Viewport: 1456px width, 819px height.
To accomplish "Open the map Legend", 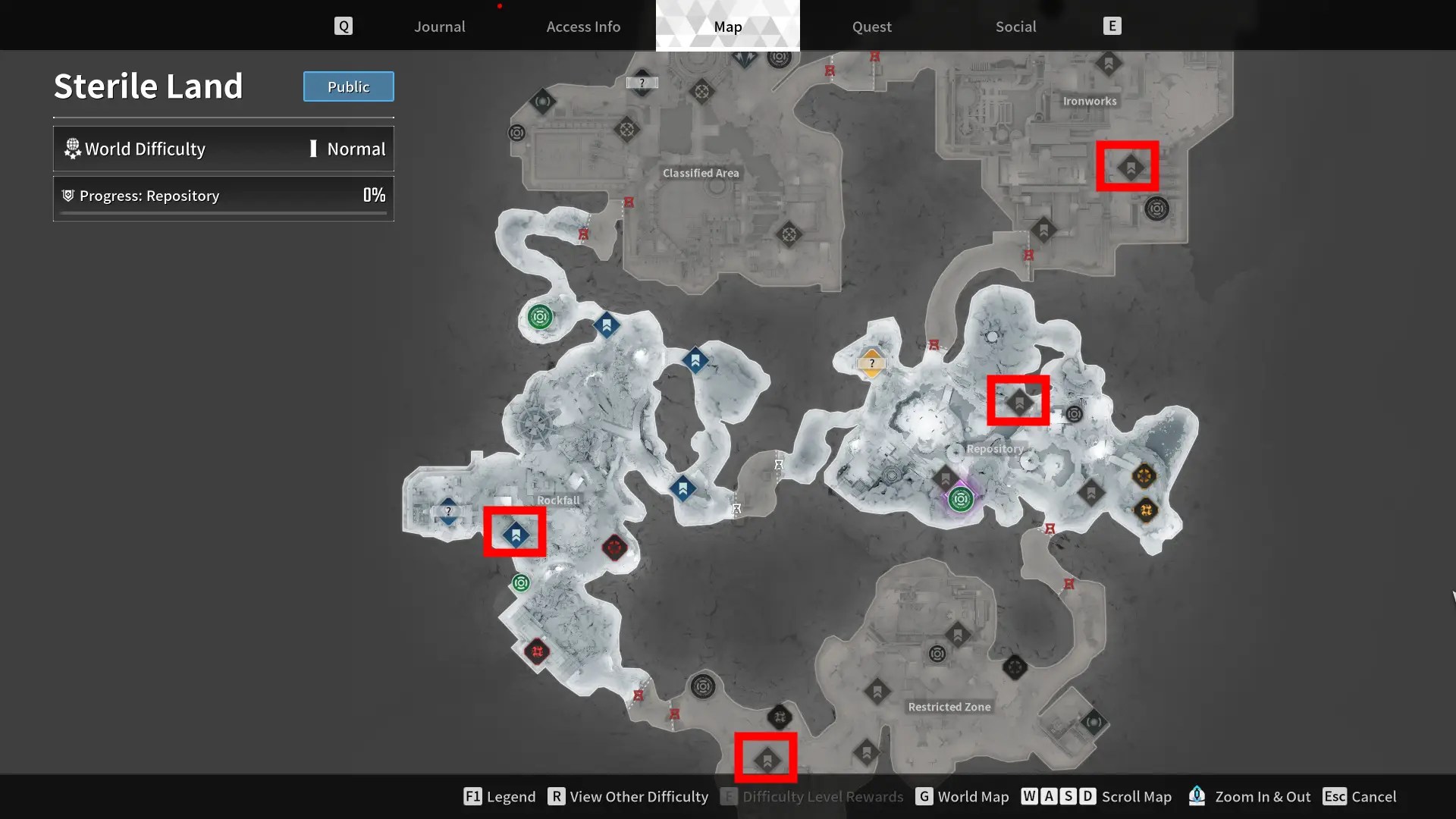I will 499,796.
